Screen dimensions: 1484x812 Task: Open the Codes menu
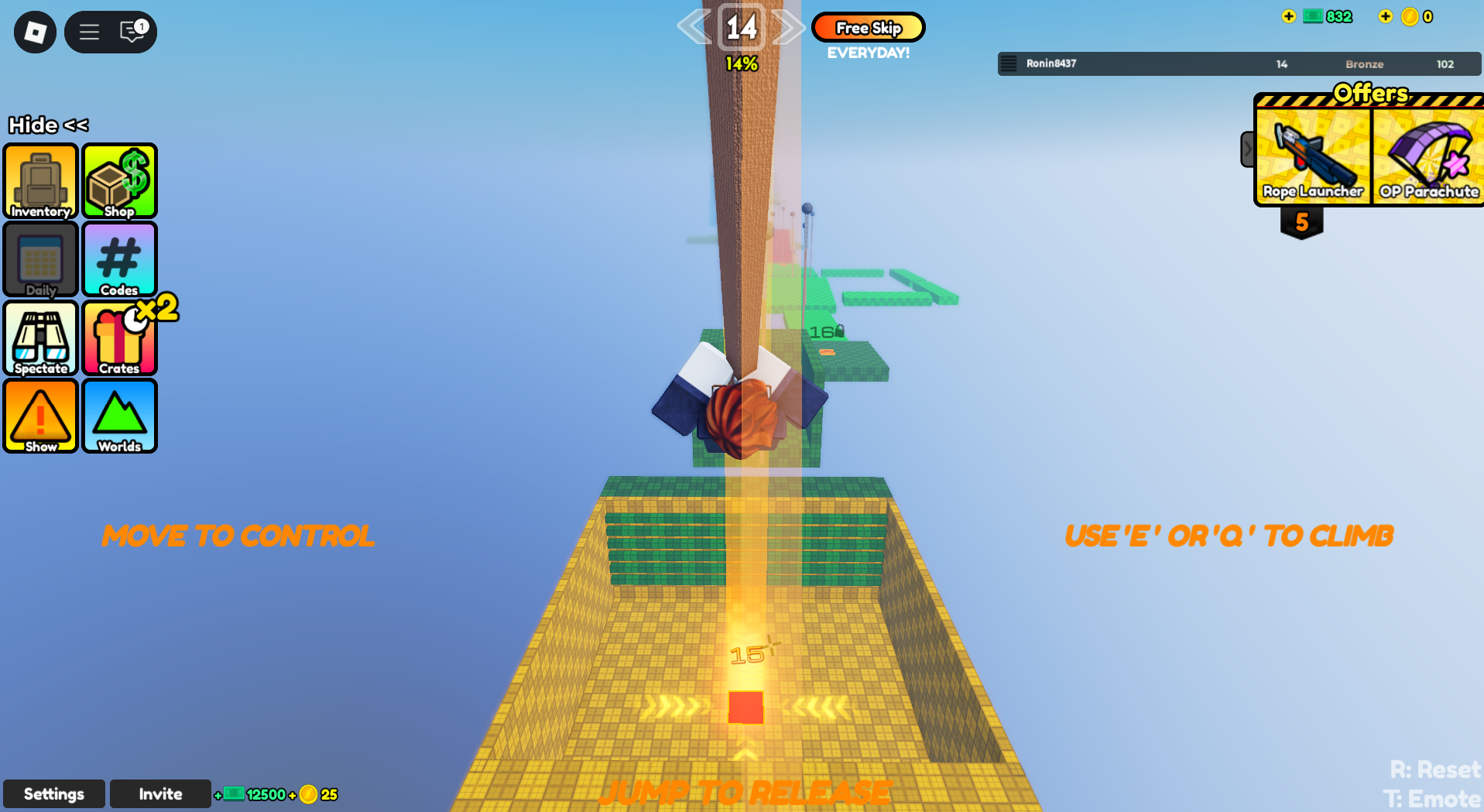(120, 260)
